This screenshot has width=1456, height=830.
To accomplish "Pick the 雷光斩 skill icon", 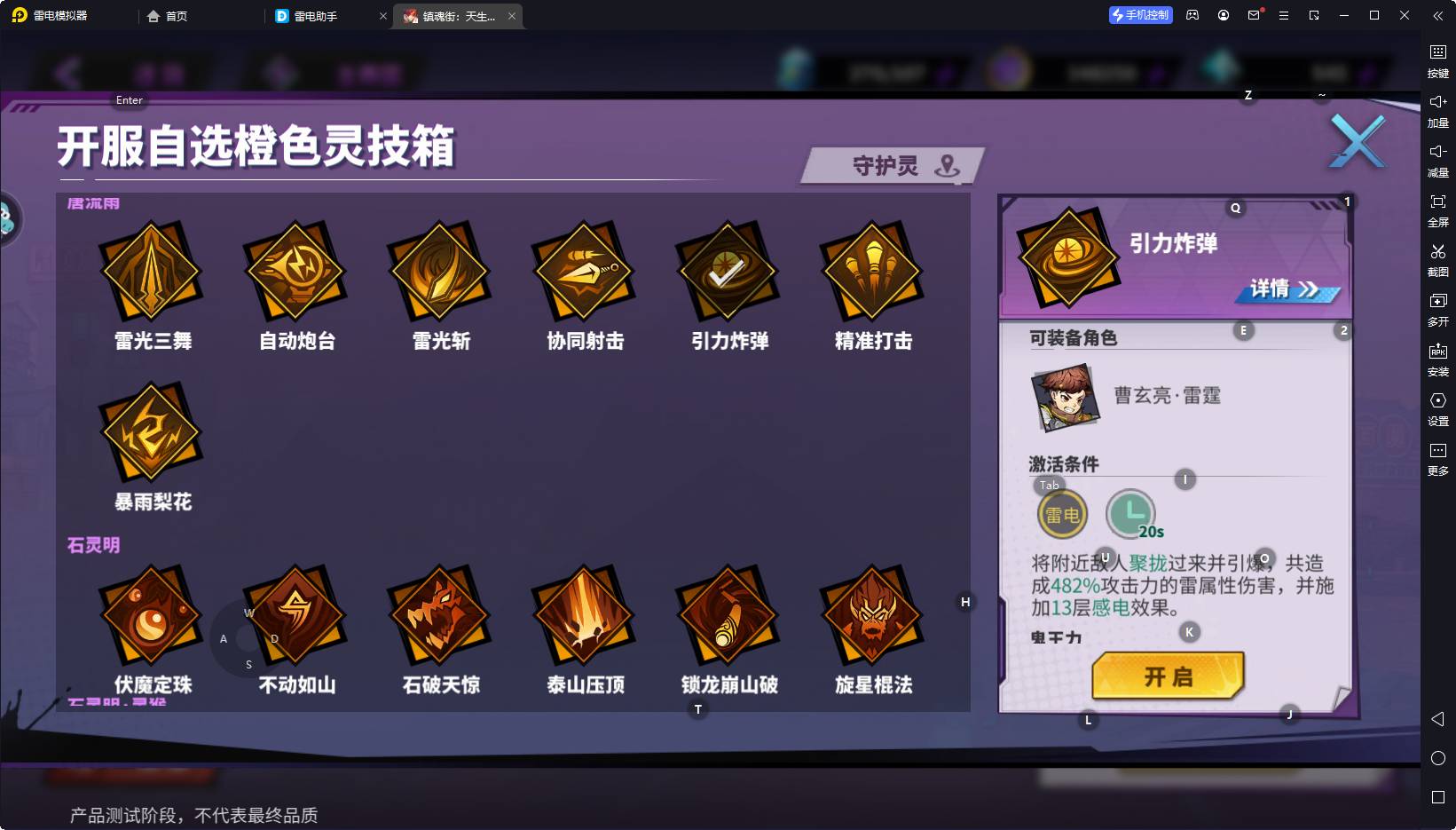I will (440, 271).
